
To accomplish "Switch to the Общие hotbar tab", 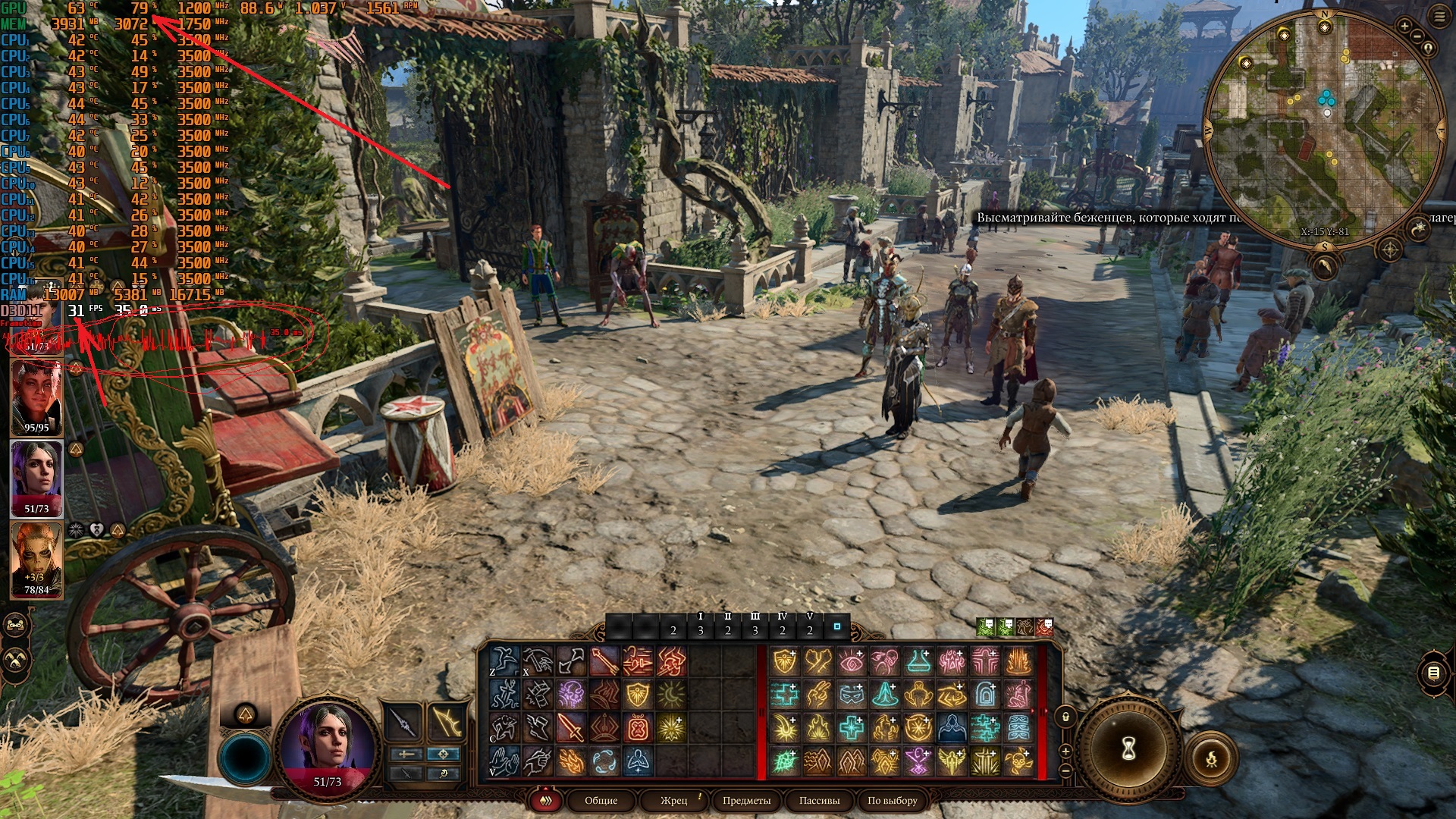I will [x=601, y=800].
